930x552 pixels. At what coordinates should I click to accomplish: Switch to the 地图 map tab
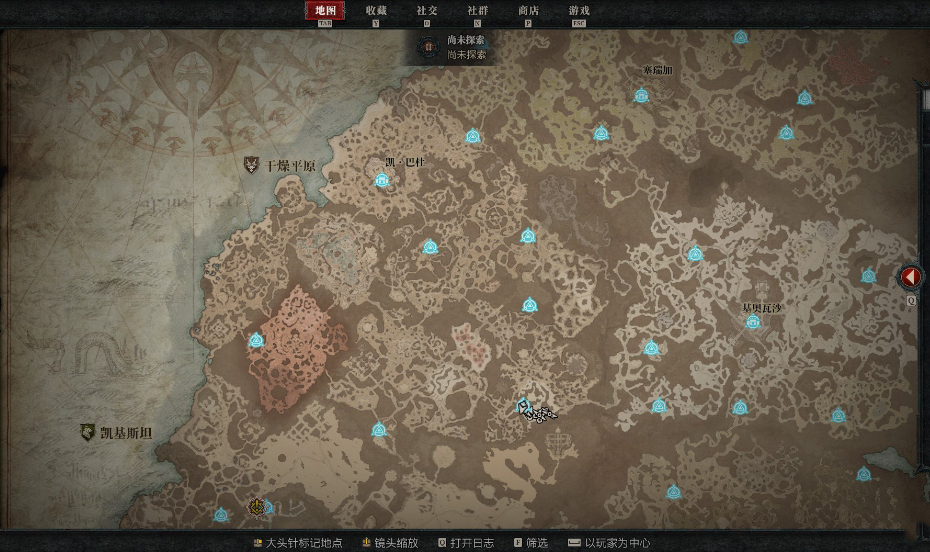pyautogui.click(x=325, y=11)
